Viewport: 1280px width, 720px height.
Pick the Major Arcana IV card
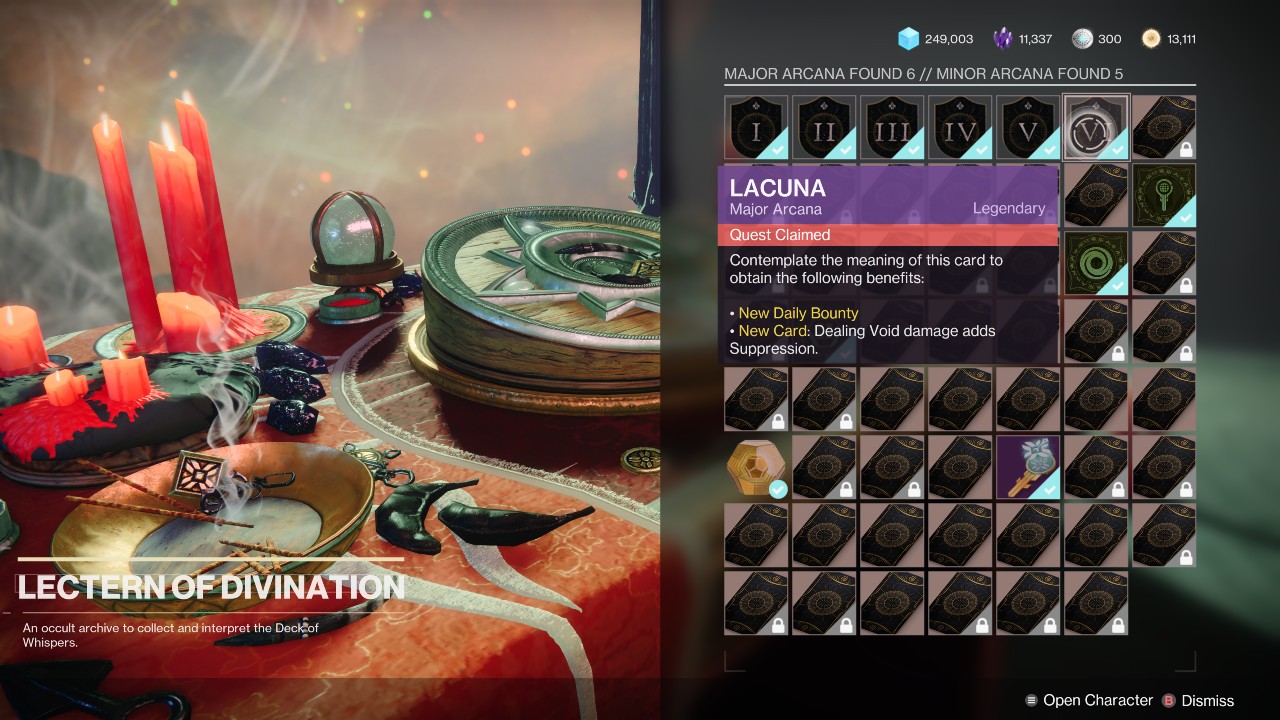tap(960, 127)
